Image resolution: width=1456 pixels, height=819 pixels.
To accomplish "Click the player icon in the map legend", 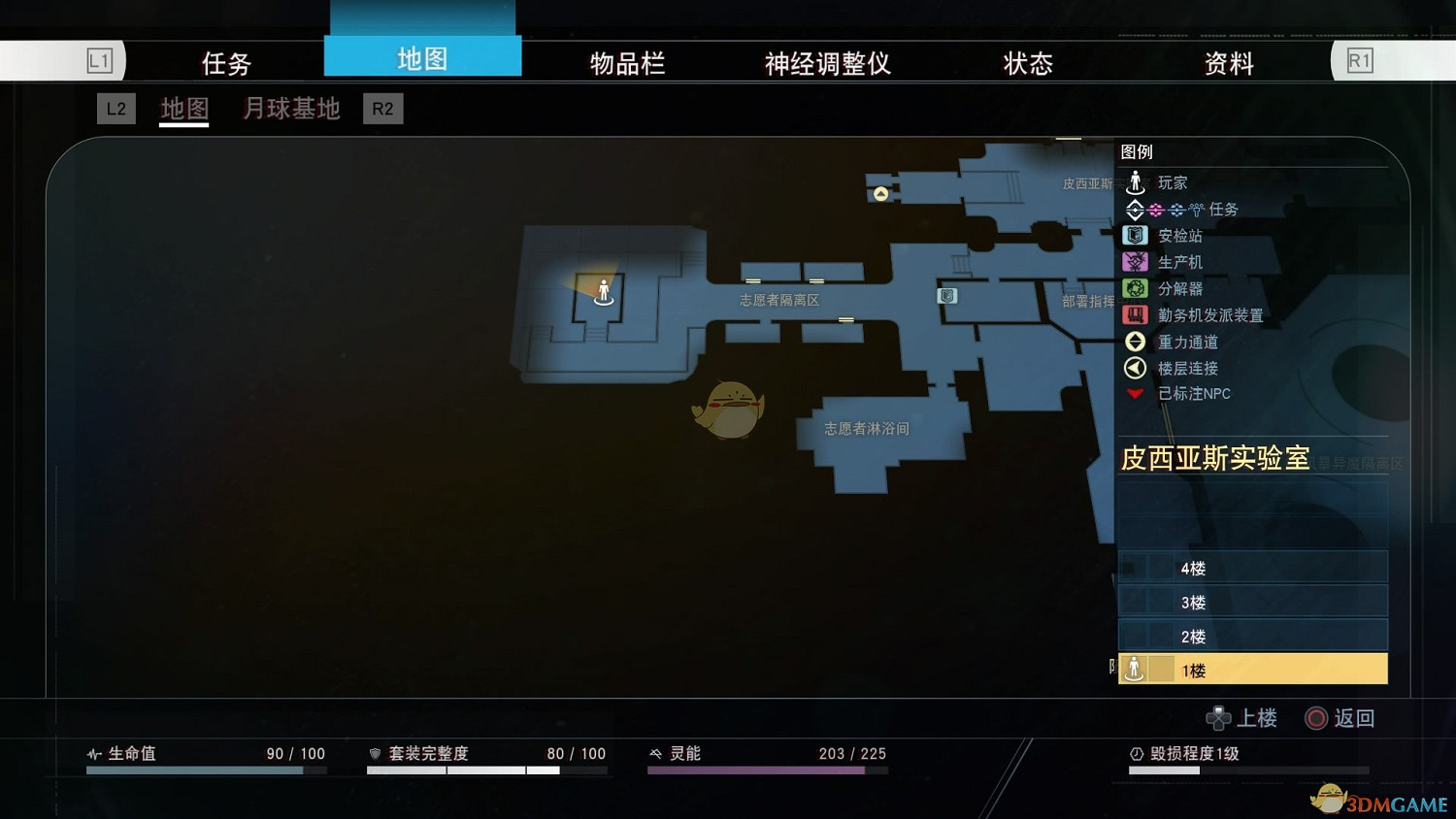I will pos(1135,181).
